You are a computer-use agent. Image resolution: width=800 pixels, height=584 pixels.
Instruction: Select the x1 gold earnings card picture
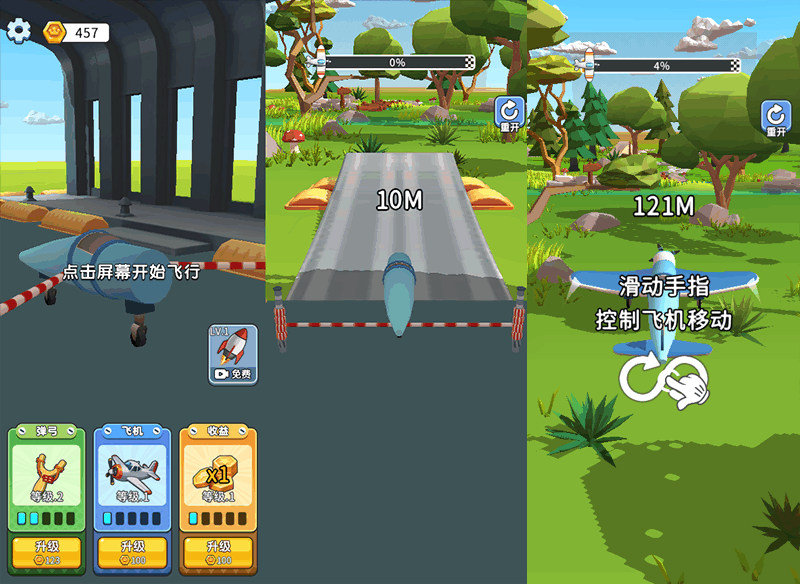click(218, 474)
